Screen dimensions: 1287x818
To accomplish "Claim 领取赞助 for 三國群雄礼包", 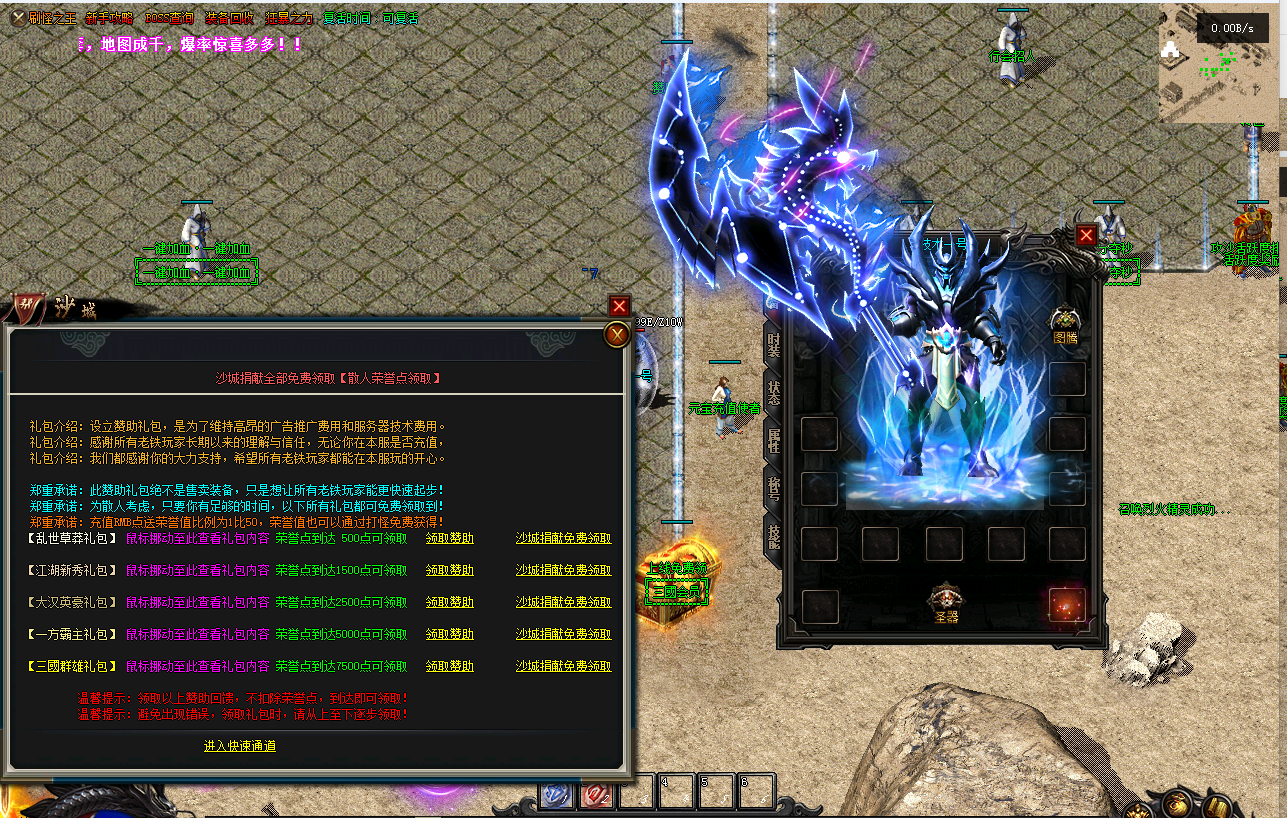I will point(449,666).
